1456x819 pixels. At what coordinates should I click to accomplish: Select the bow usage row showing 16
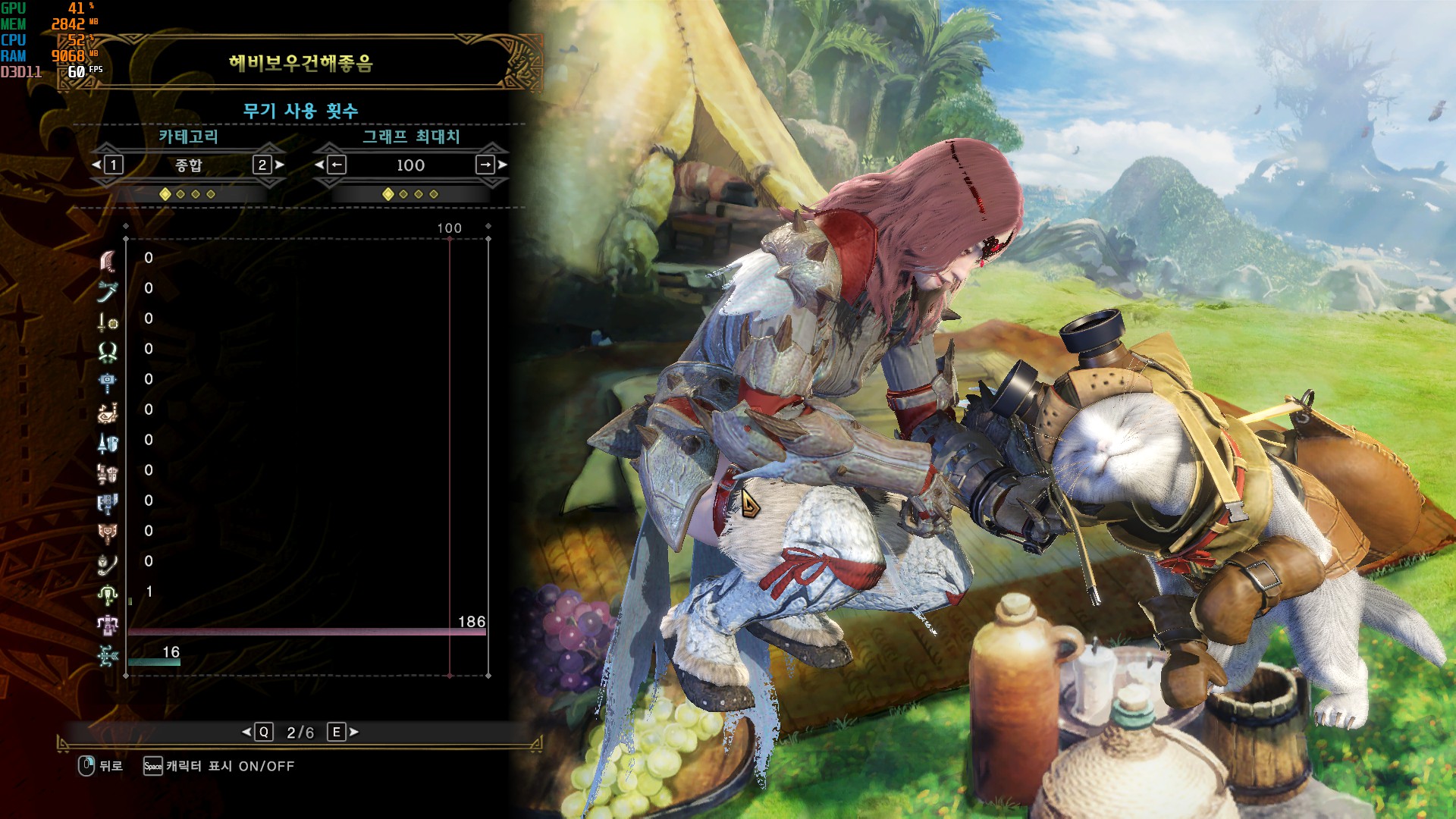[x=108, y=654]
